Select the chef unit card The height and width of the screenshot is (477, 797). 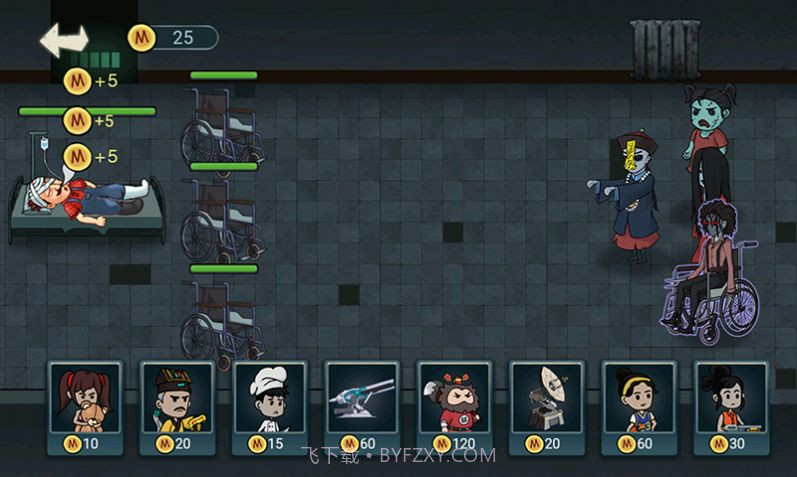tap(269, 407)
